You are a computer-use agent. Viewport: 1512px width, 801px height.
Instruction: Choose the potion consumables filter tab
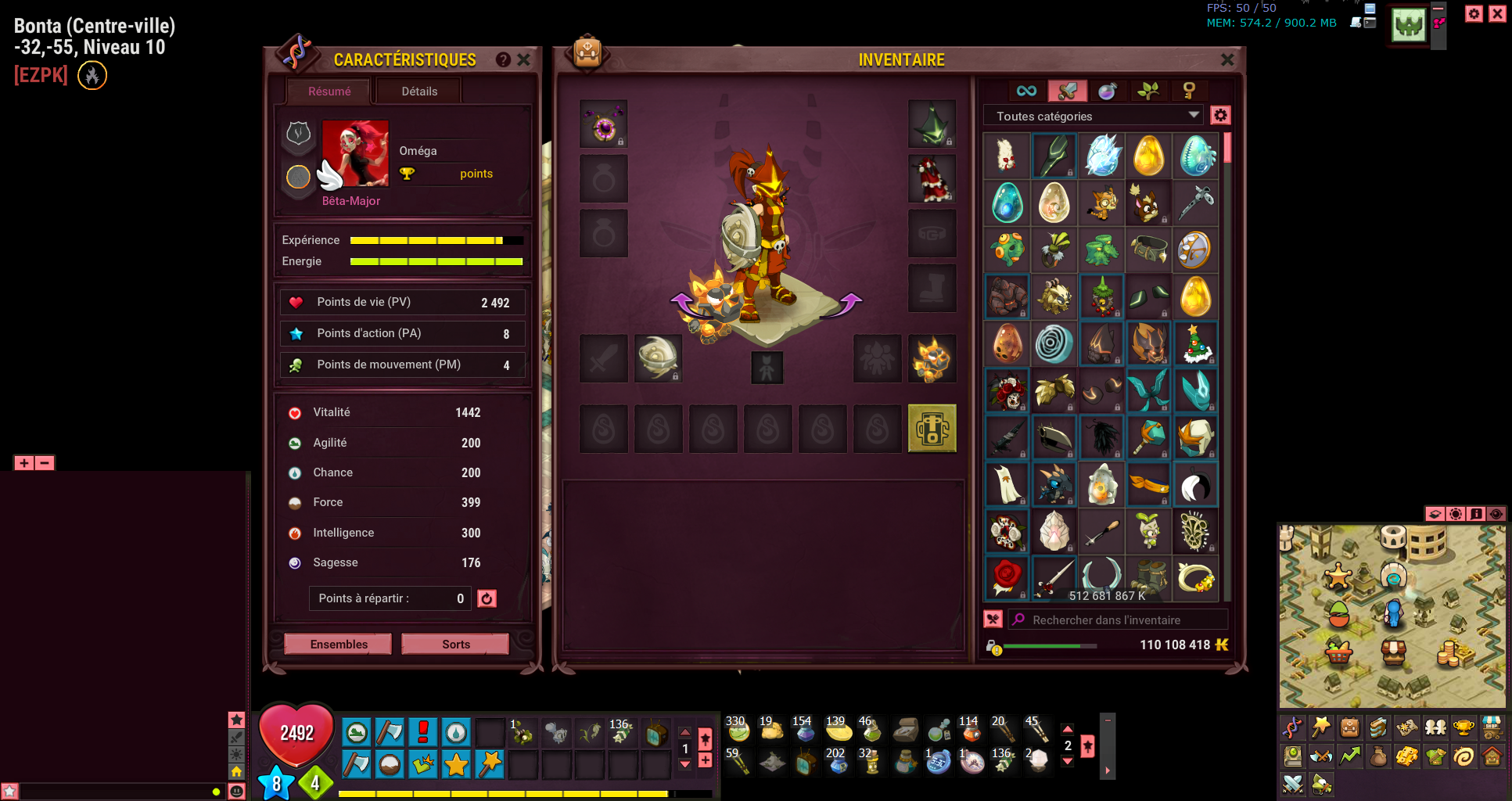click(x=1108, y=91)
